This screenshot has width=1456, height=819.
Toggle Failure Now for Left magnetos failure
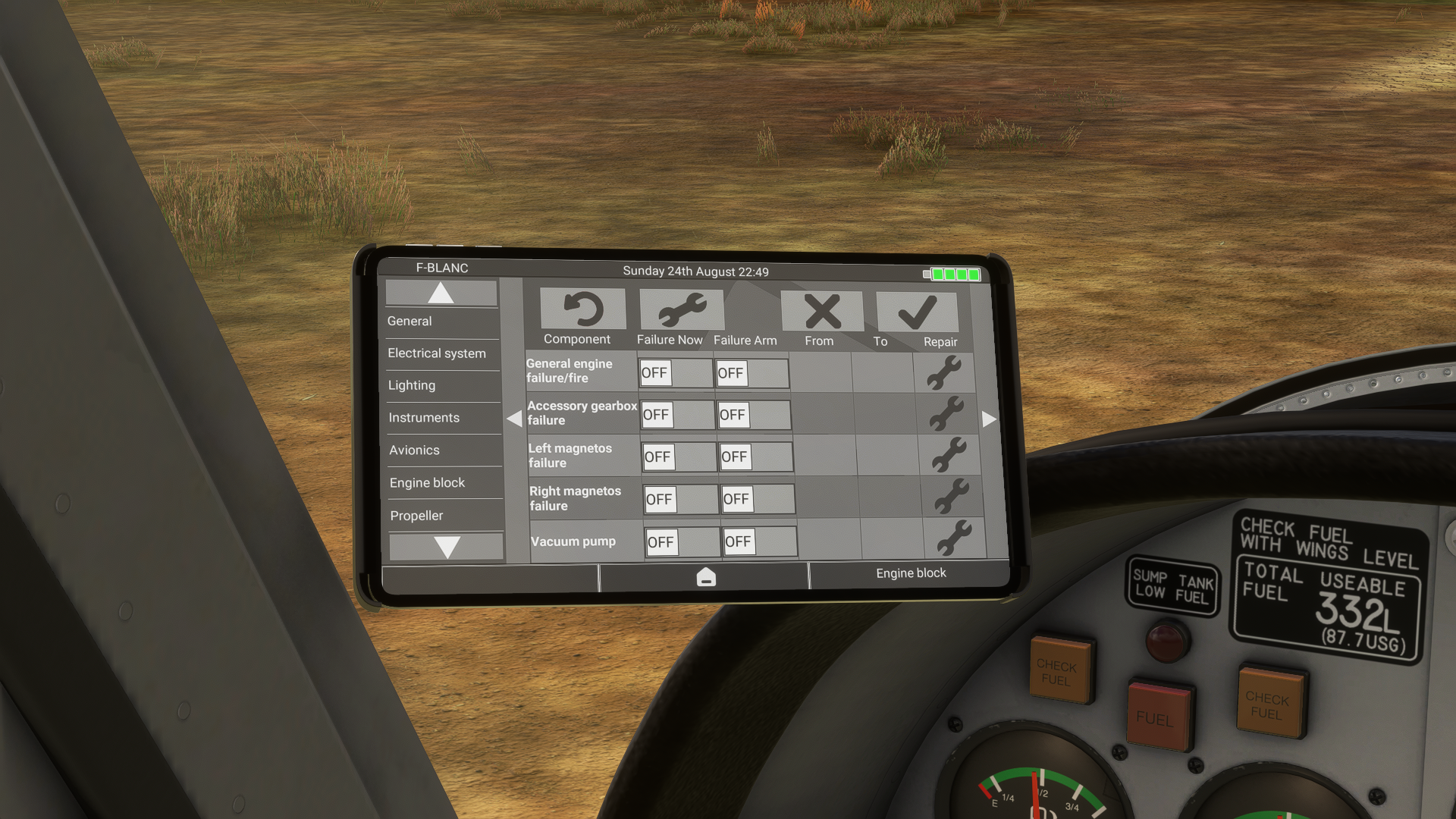[678, 457]
